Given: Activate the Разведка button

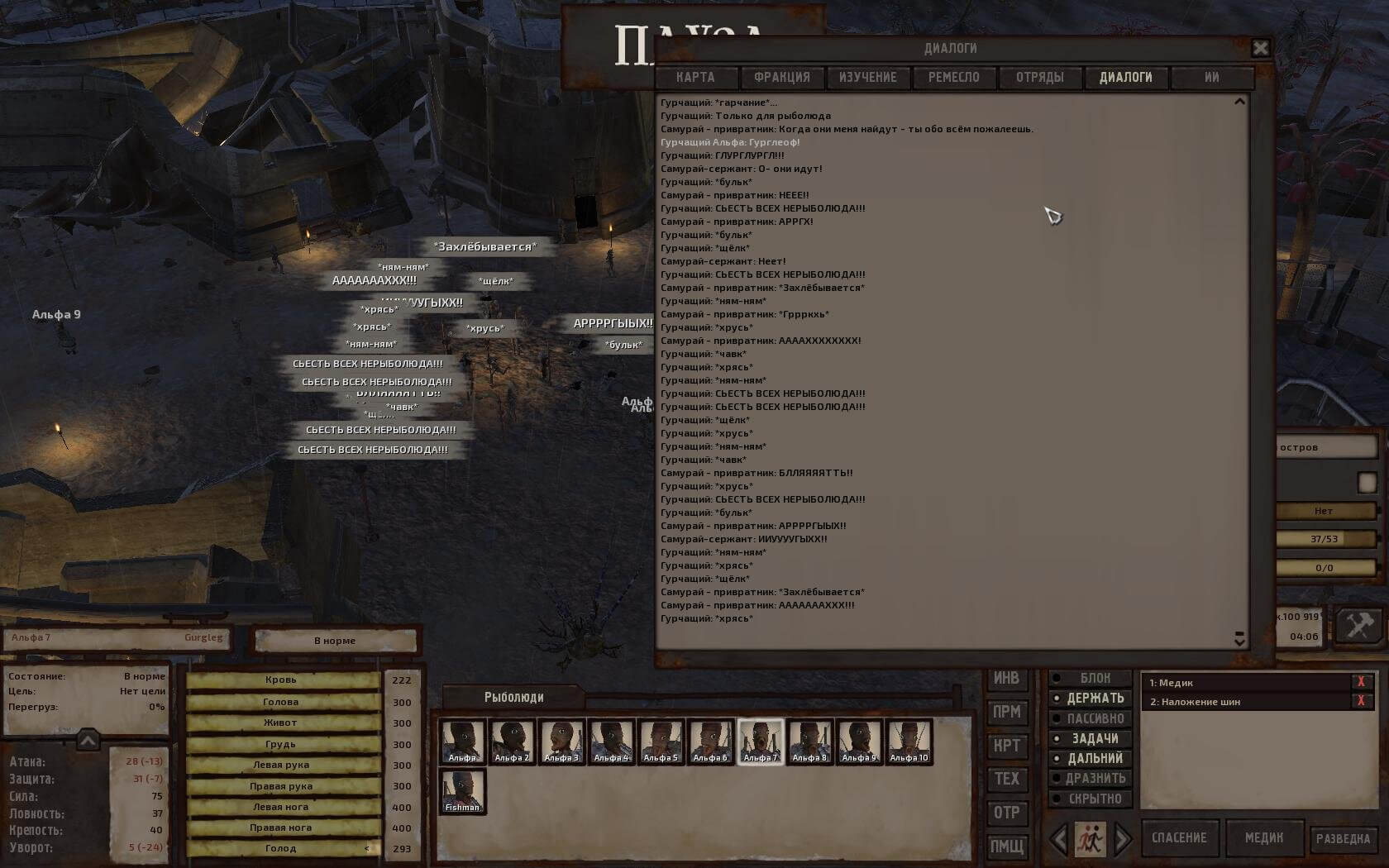Looking at the screenshot, I should tap(1343, 838).
